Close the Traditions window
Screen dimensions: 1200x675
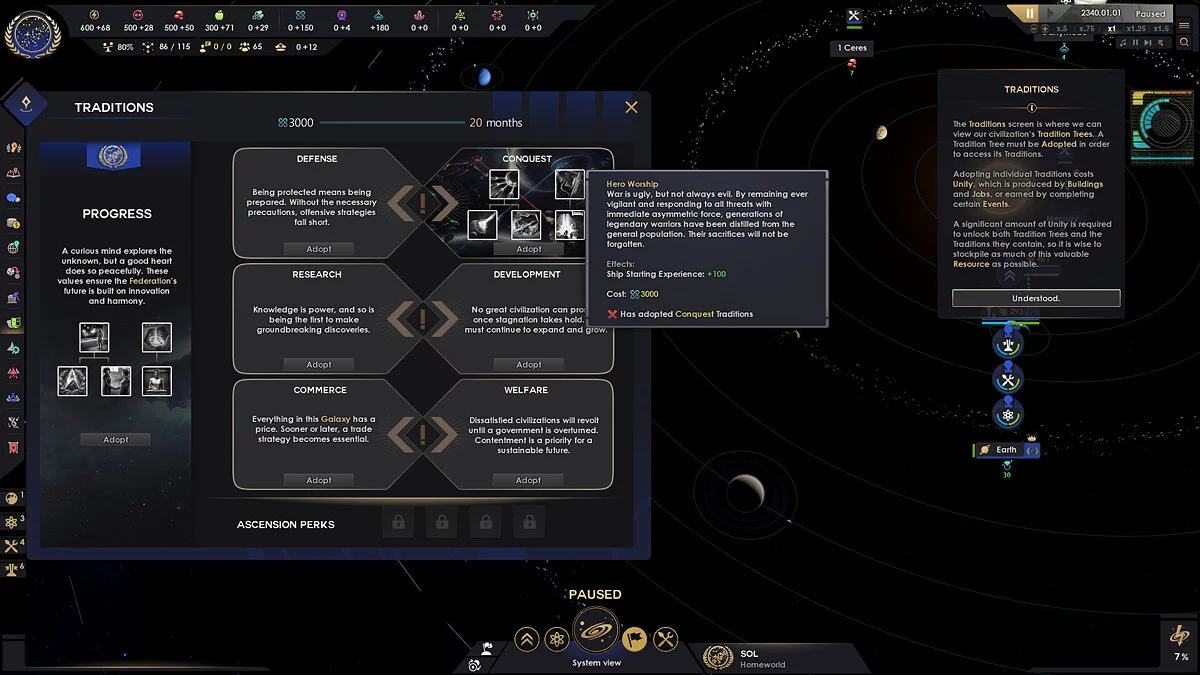coord(631,107)
